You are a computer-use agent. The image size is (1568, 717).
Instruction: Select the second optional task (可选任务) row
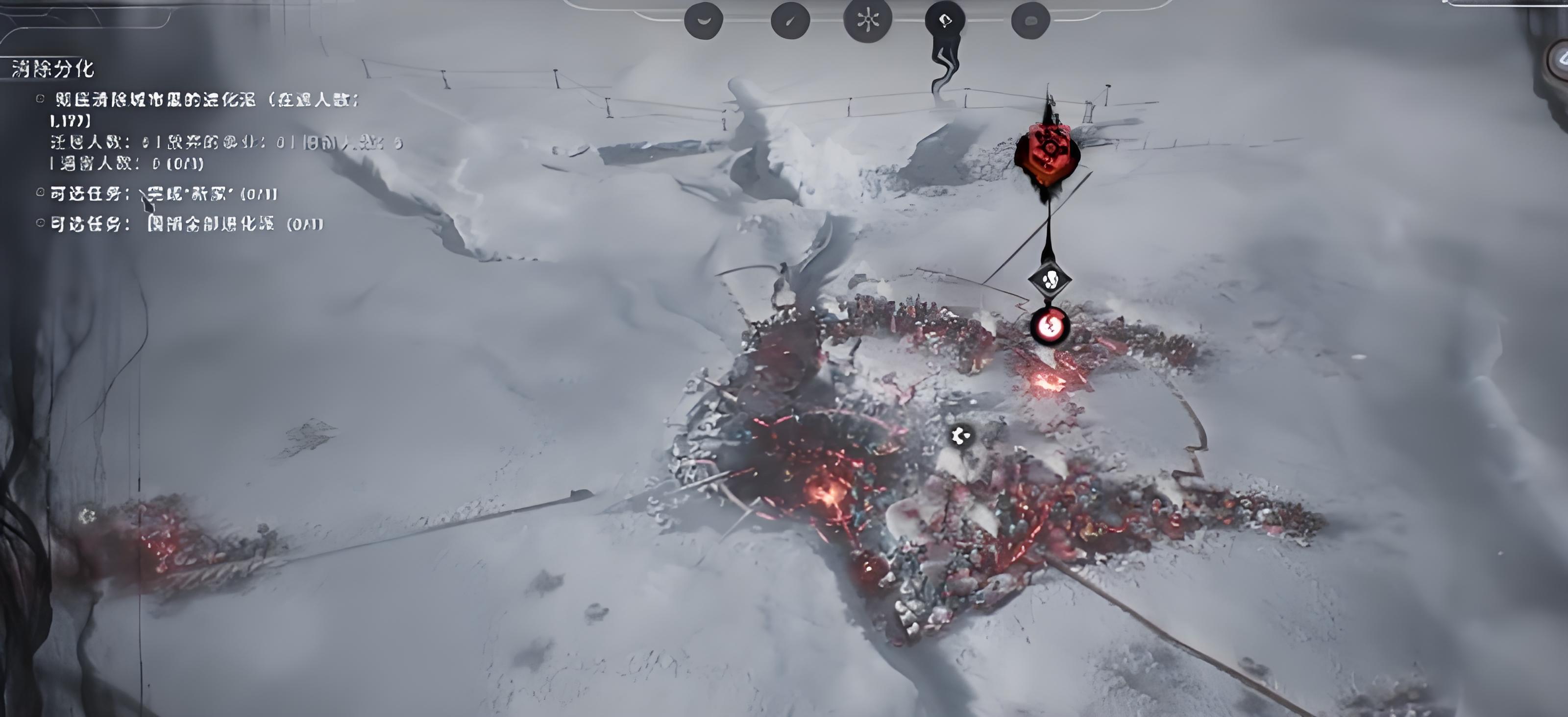coord(186,224)
